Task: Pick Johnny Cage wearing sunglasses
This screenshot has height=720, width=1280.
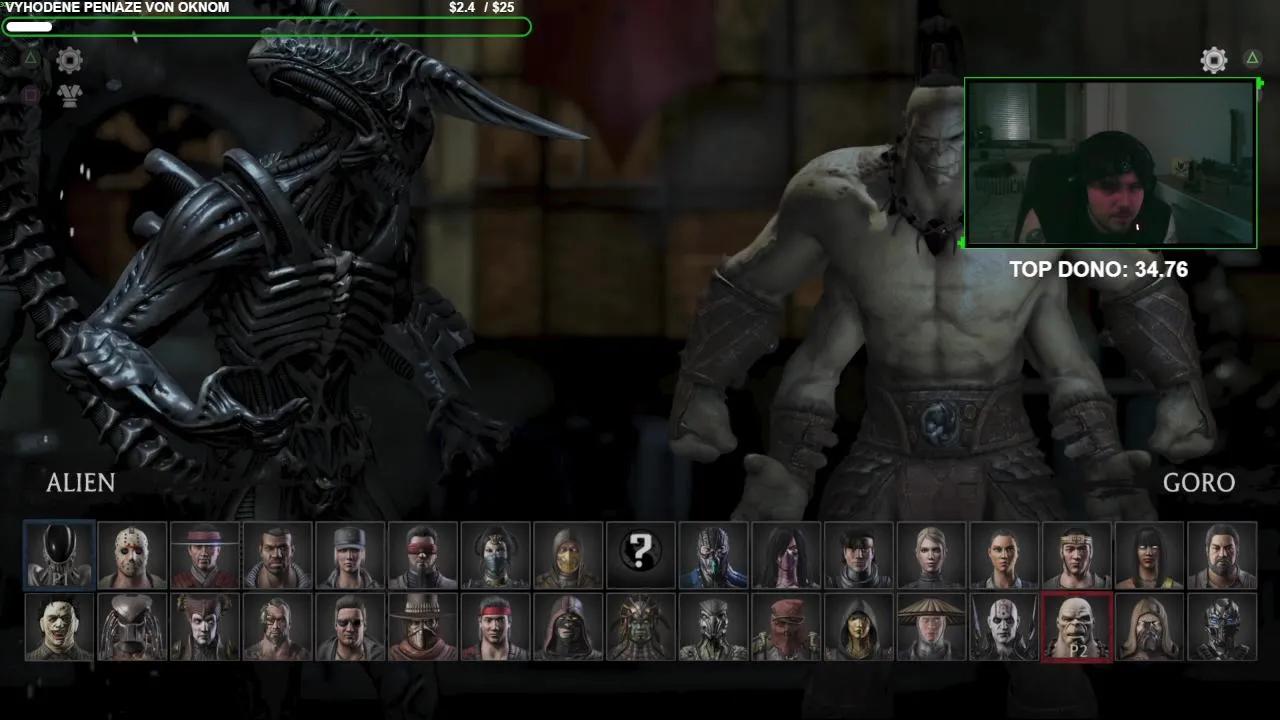Action: (x=350, y=627)
